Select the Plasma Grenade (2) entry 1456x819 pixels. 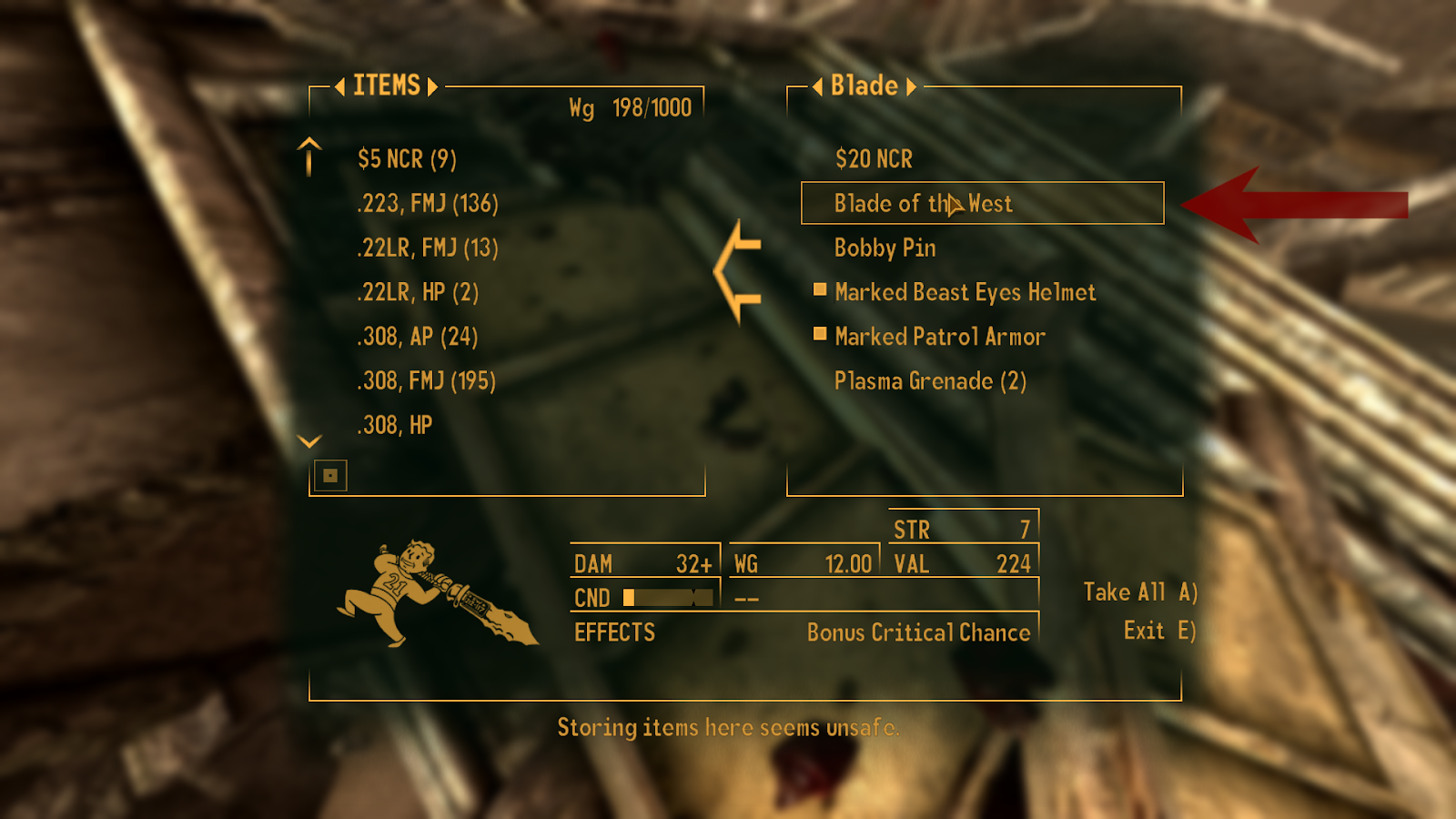pos(930,381)
